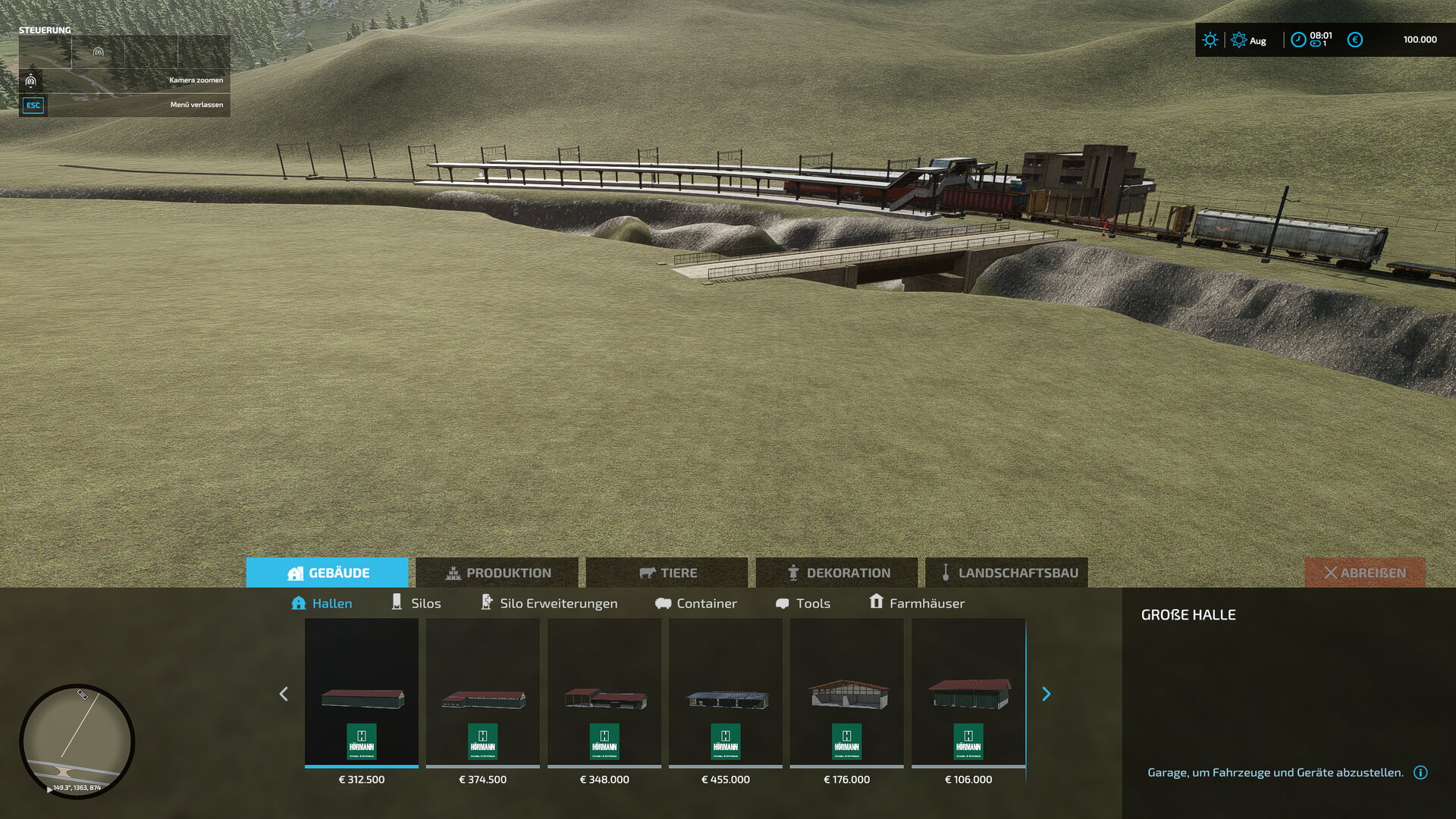Choose the hall costing € 374.500
This screenshot has height=819, width=1456.
(483, 694)
